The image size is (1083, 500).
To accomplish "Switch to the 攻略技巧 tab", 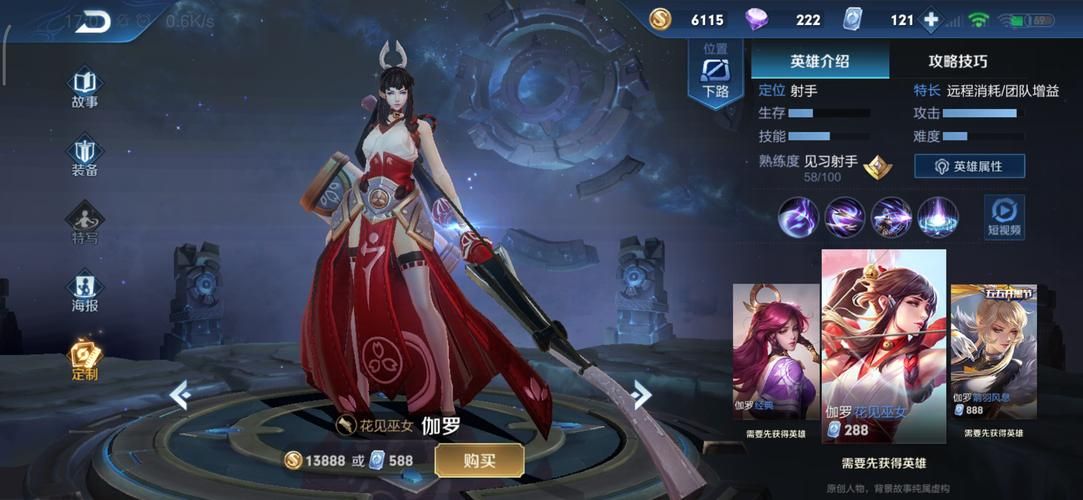I will pyautogui.click(x=957, y=61).
